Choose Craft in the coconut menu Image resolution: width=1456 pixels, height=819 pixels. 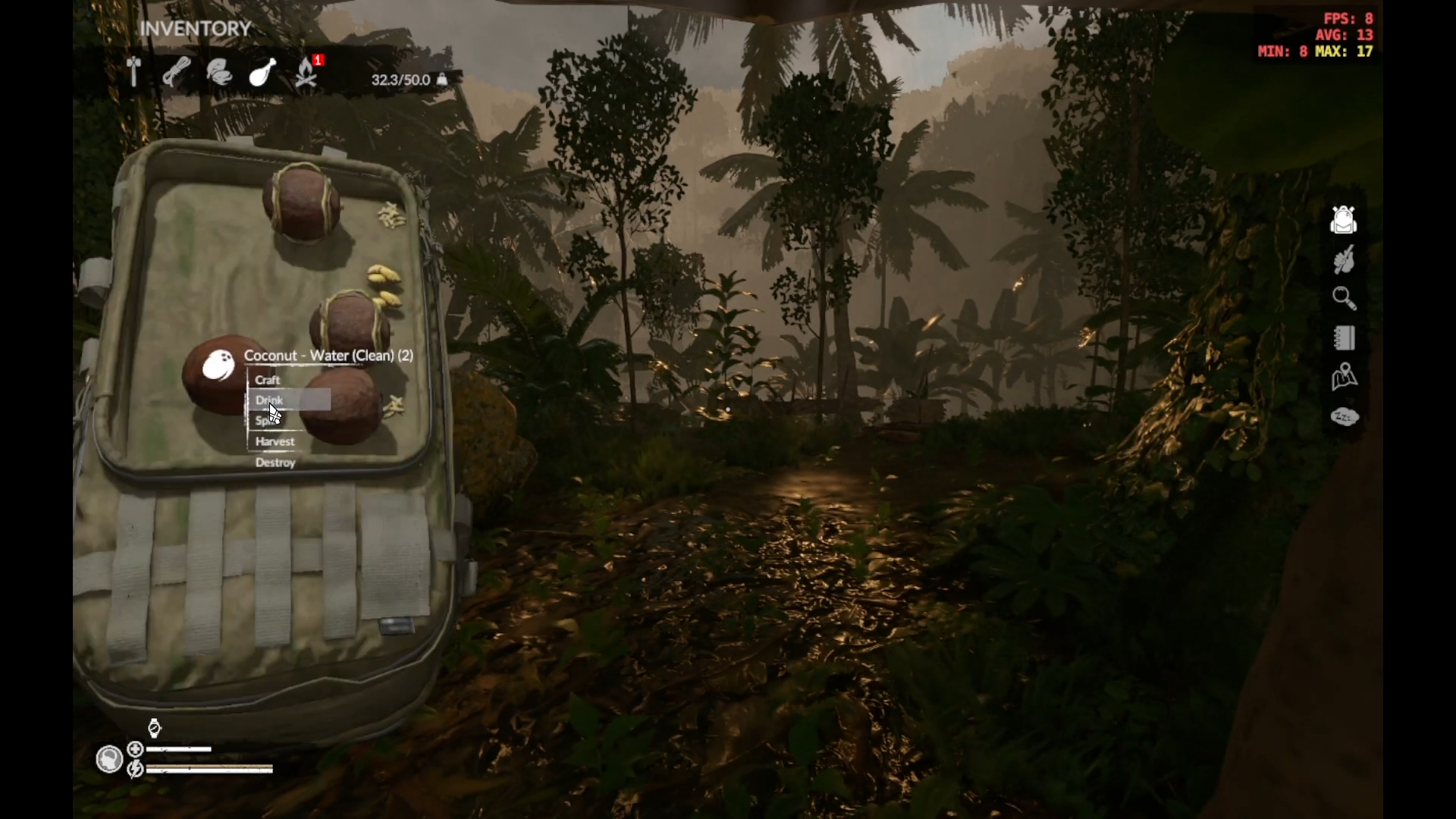coord(268,380)
